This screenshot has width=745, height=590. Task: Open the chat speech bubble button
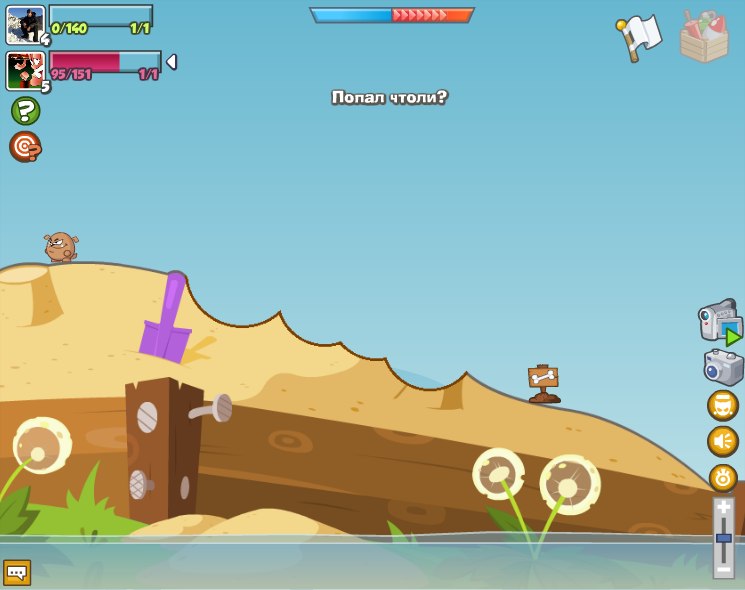tap(17, 573)
